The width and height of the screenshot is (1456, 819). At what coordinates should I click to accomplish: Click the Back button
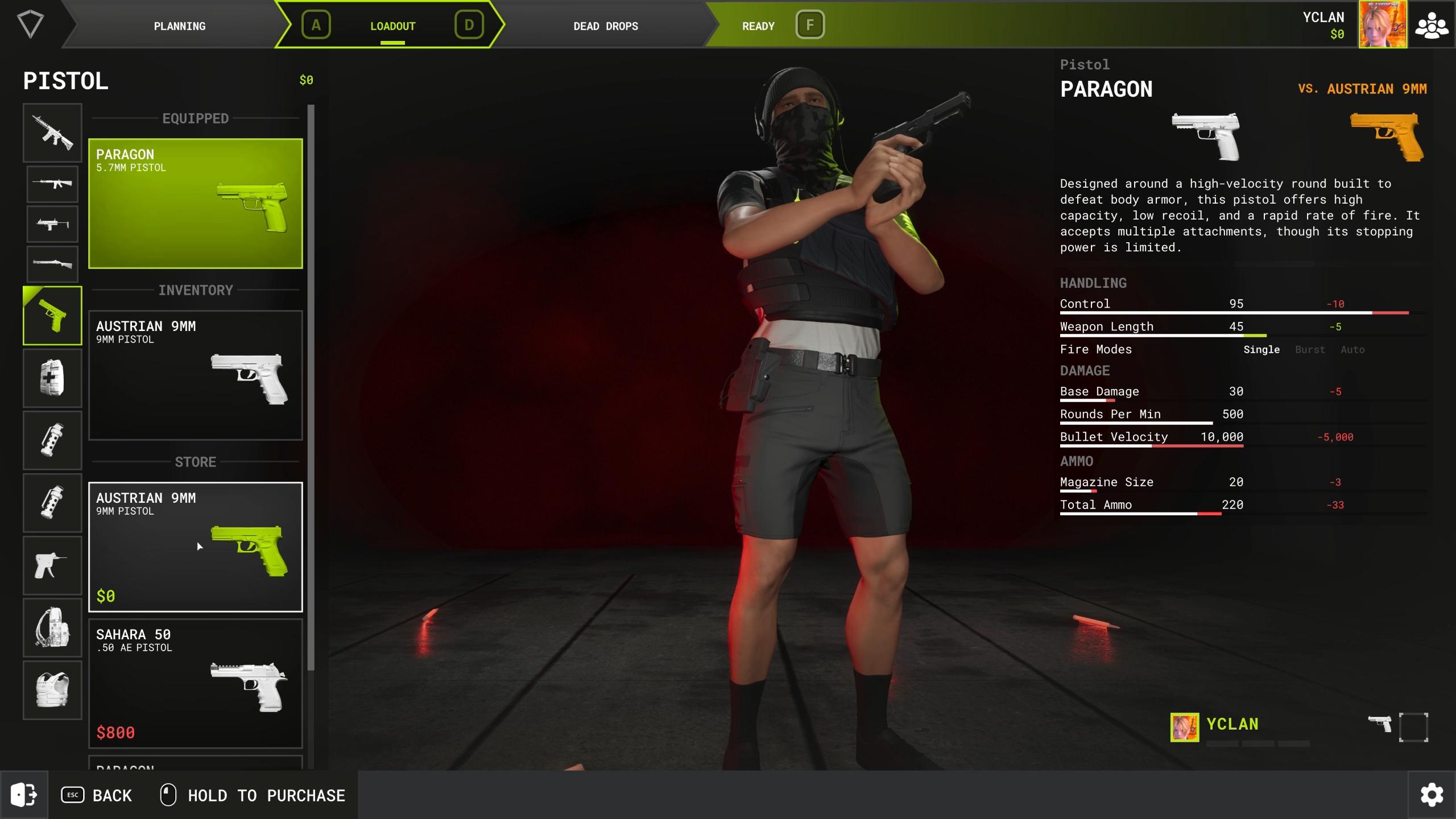(x=97, y=795)
